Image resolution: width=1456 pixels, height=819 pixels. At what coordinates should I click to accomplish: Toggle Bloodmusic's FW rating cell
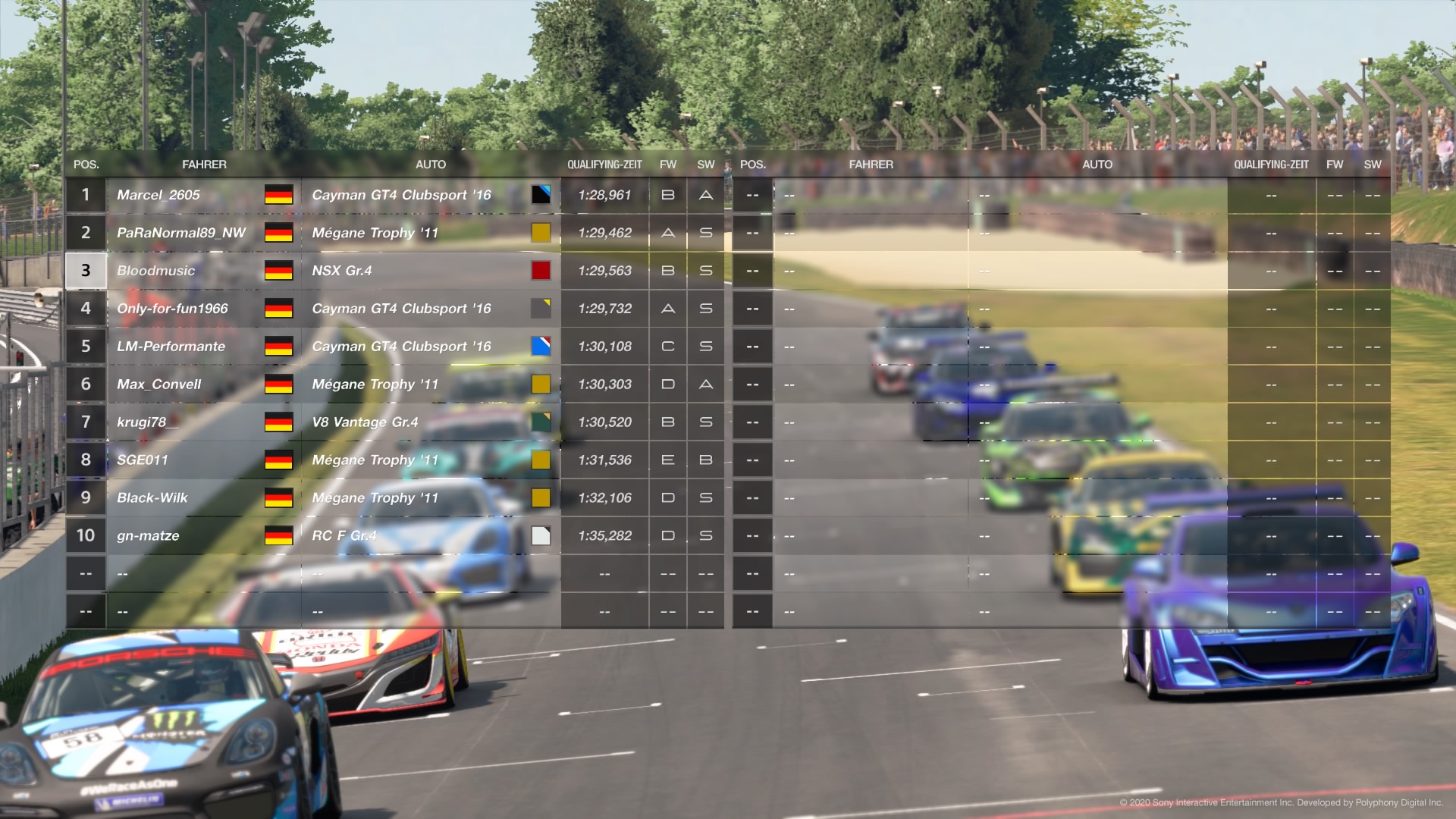(x=667, y=271)
